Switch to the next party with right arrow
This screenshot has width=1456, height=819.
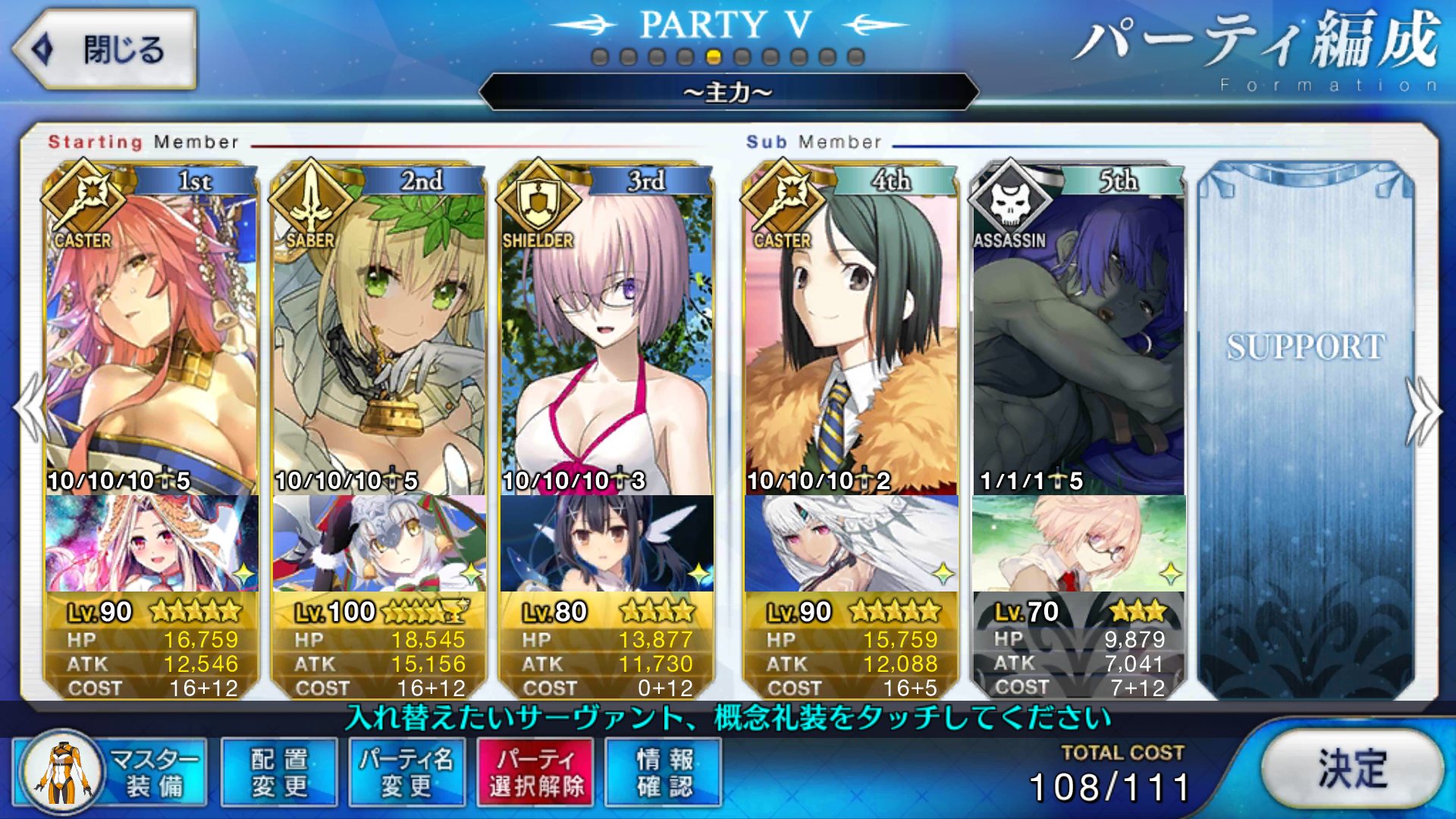[1423, 411]
